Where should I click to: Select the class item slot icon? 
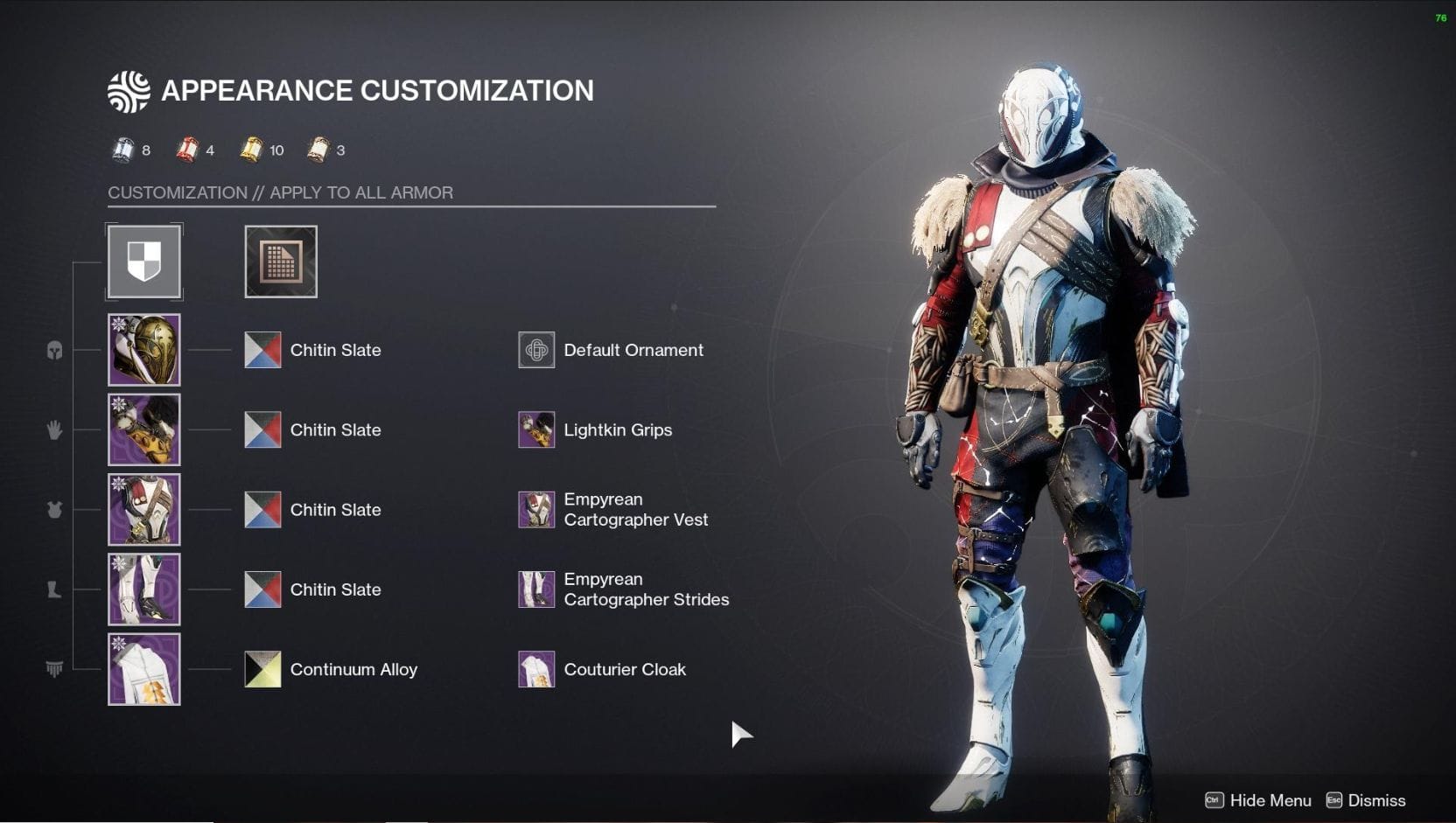pos(53,668)
